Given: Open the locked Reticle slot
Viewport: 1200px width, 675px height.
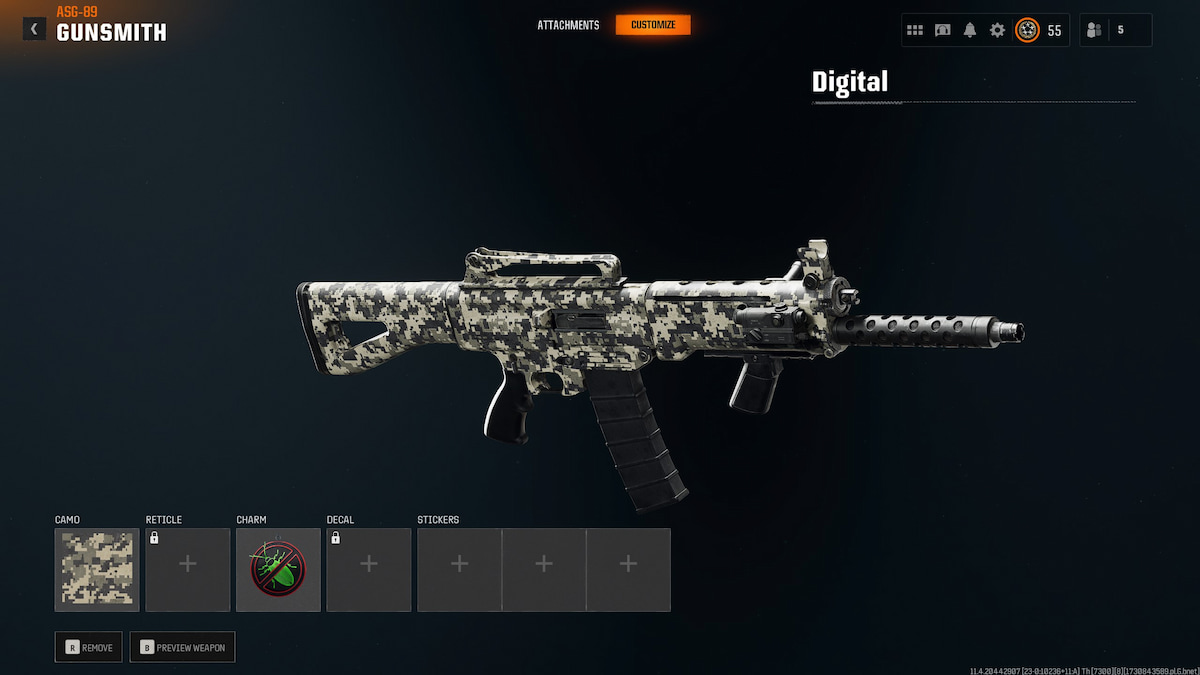Looking at the screenshot, I should pyautogui.click(x=187, y=569).
